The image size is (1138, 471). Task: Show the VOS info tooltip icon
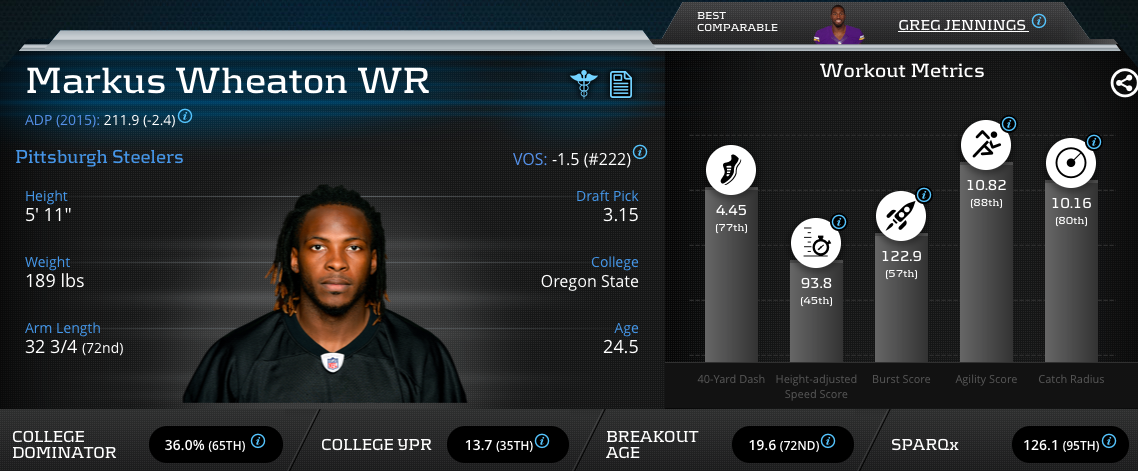[x=640, y=152]
